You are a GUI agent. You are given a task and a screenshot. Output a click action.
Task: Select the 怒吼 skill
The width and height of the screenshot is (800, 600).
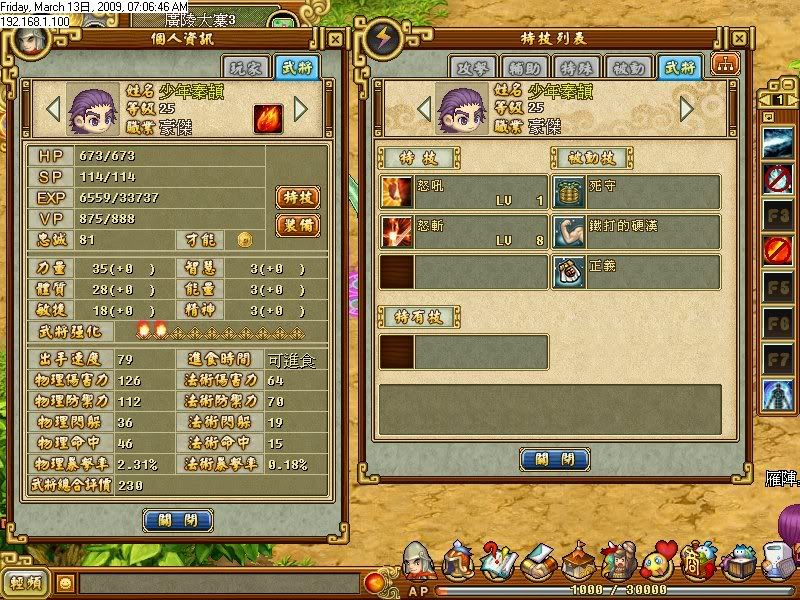pyautogui.click(x=464, y=192)
